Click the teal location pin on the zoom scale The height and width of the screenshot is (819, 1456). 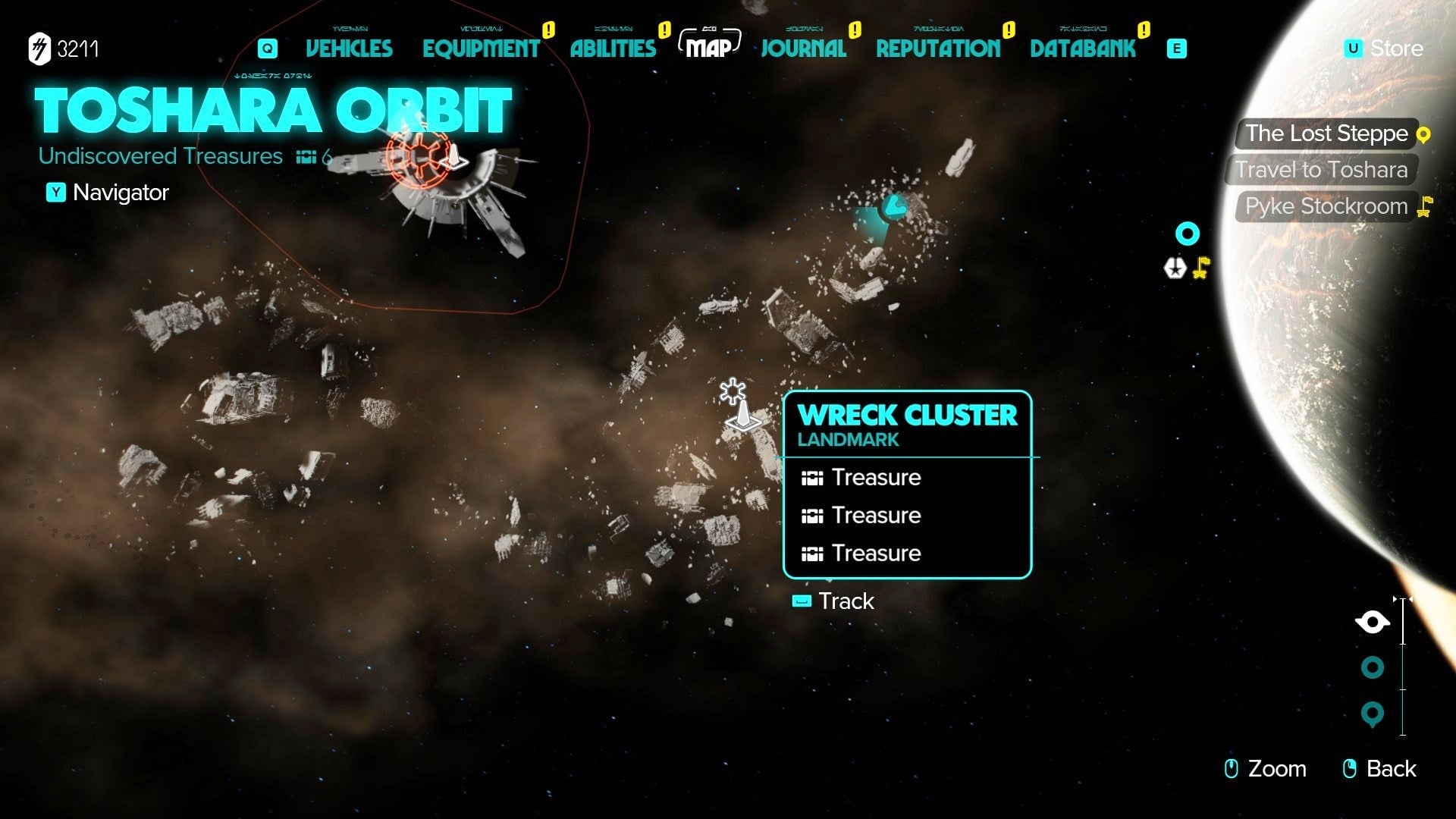[1371, 713]
